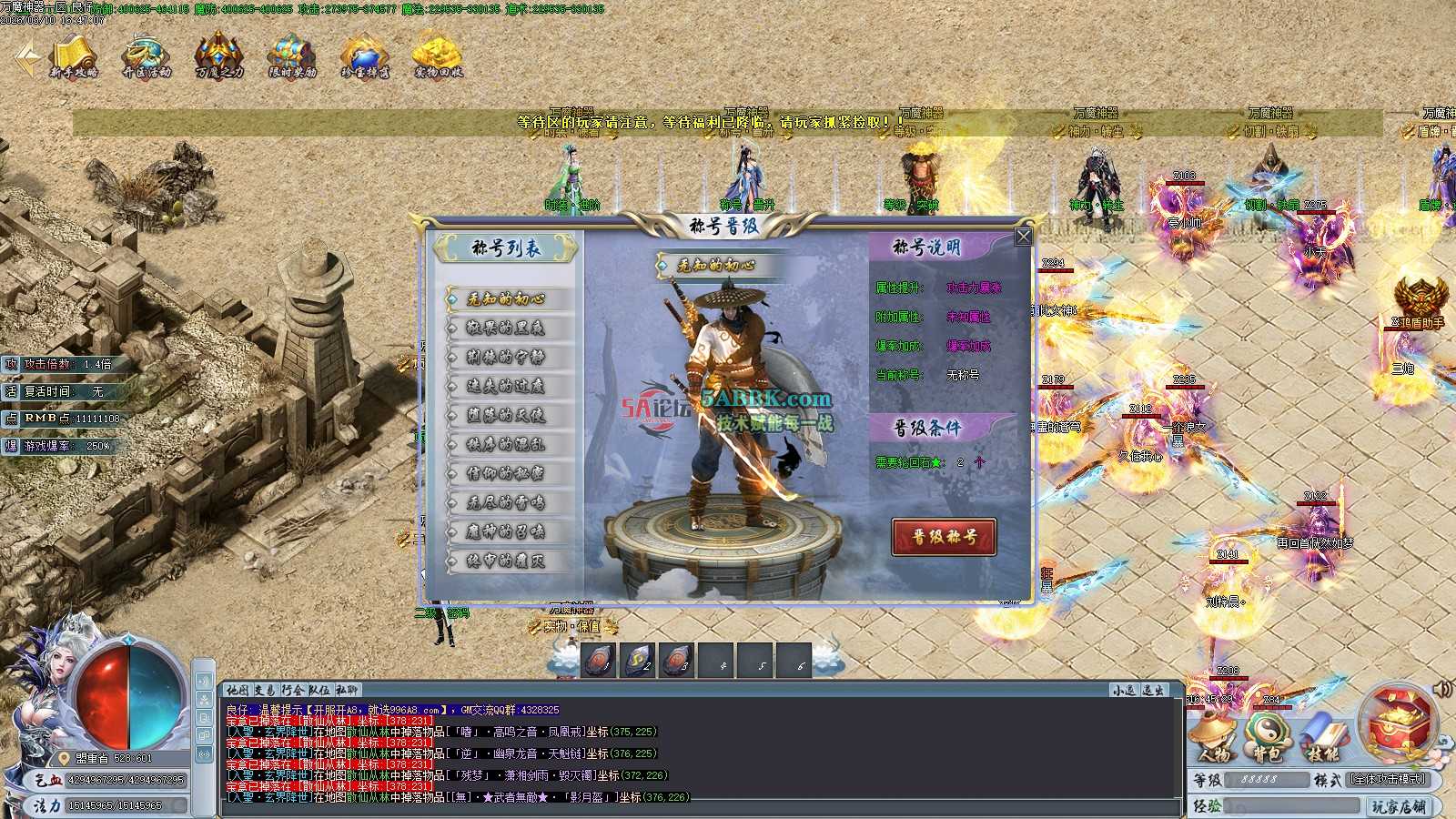Open the 限时奖励 timed rewards icon
The height and width of the screenshot is (819, 1456).
tap(292, 56)
